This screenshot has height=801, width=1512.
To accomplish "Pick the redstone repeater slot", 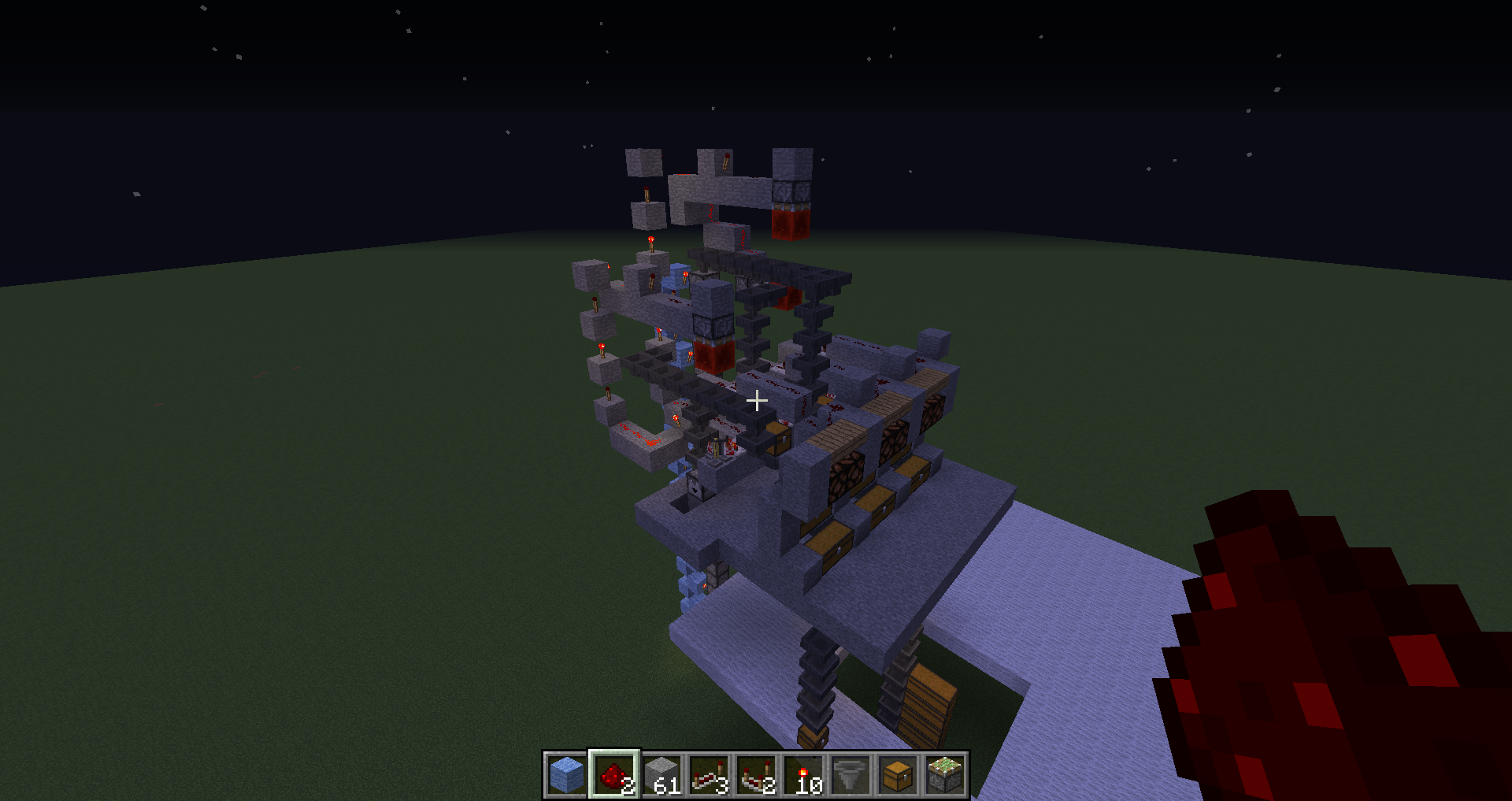I will (709, 775).
